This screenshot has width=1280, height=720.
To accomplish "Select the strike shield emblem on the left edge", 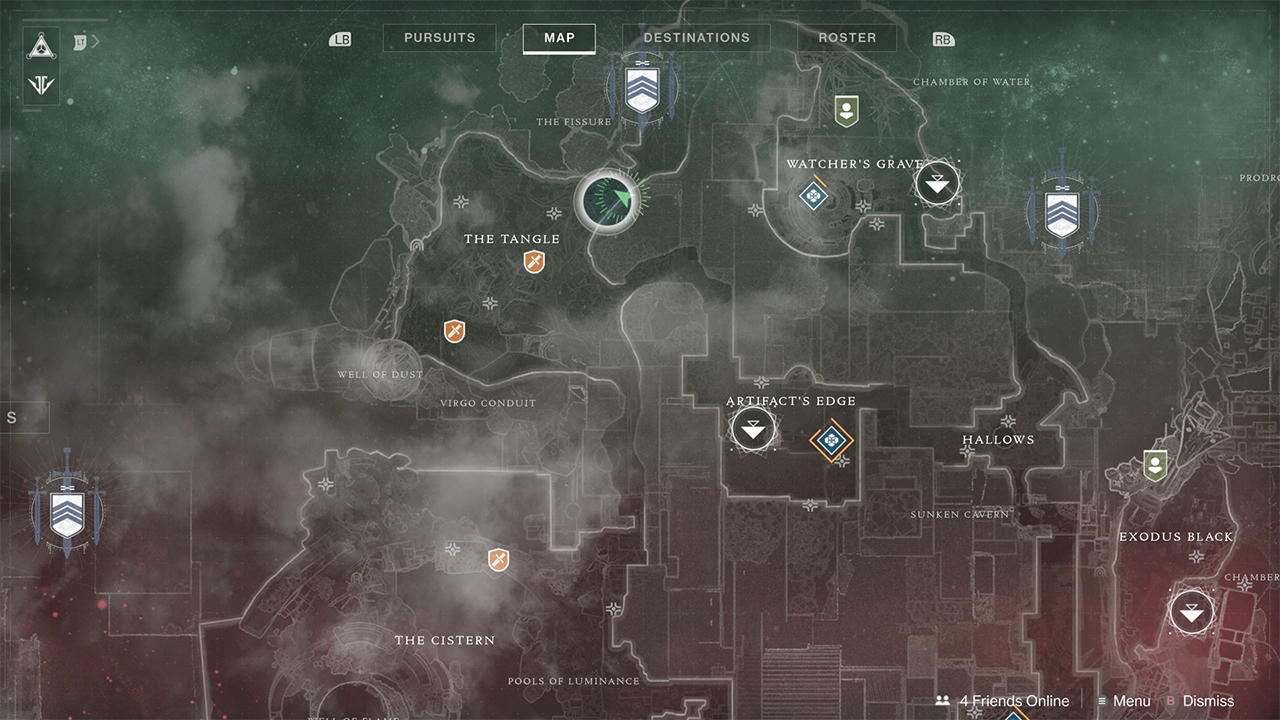I will coord(66,511).
